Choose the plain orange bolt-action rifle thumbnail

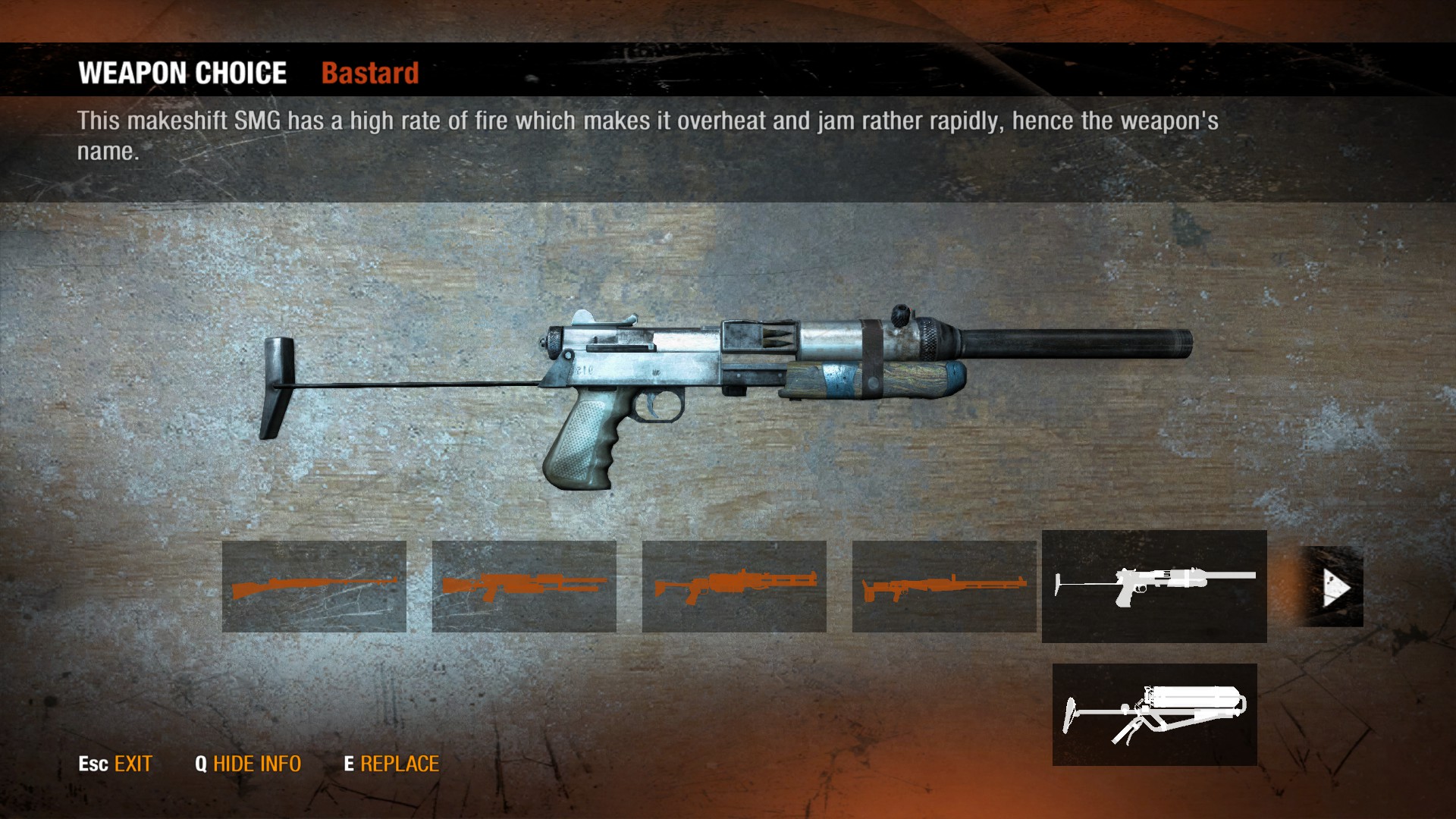tap(314, 586)
